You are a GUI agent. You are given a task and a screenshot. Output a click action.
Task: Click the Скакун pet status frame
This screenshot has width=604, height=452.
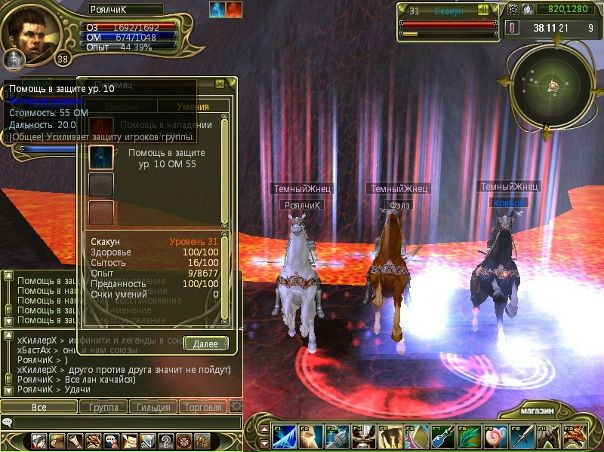[x=450, y=21]
